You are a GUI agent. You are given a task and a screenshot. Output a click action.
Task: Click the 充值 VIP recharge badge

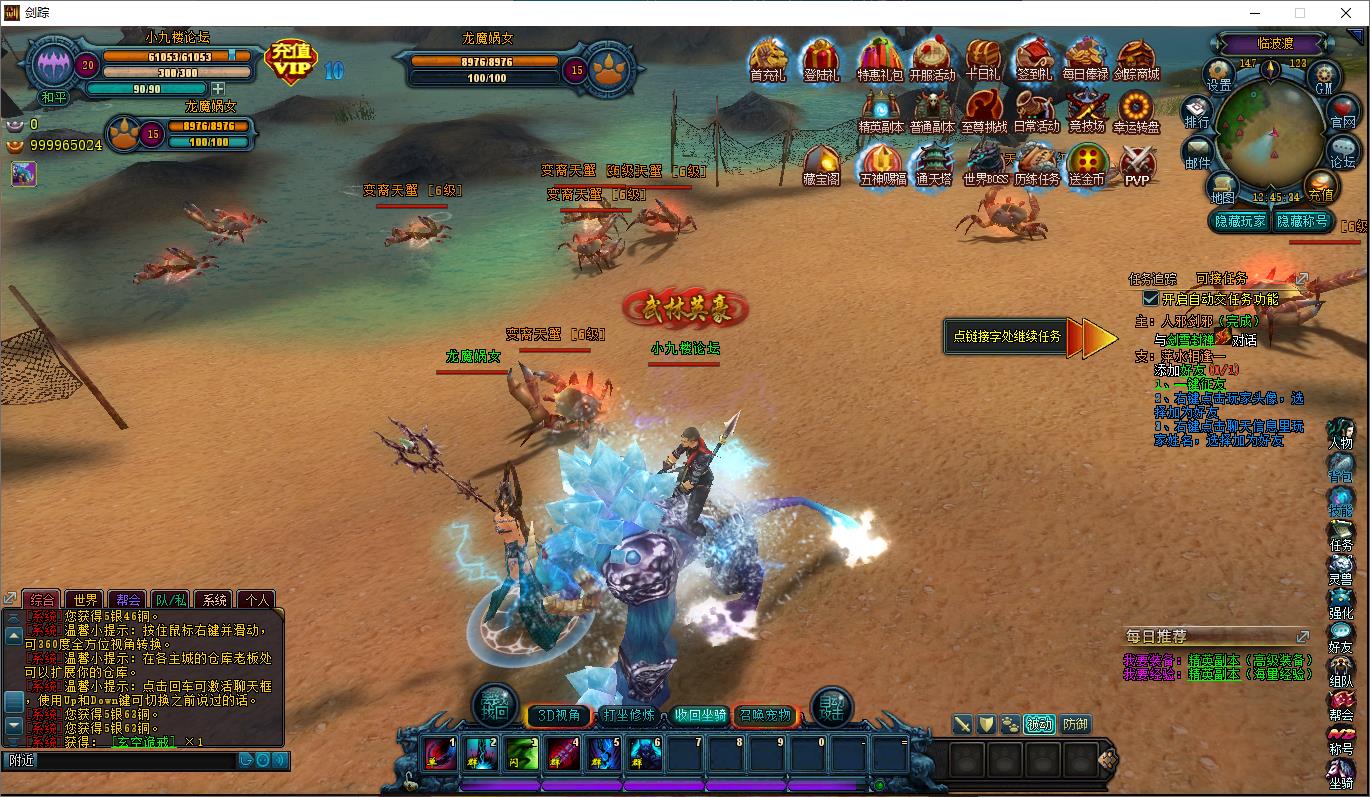(x=290, y=62)
